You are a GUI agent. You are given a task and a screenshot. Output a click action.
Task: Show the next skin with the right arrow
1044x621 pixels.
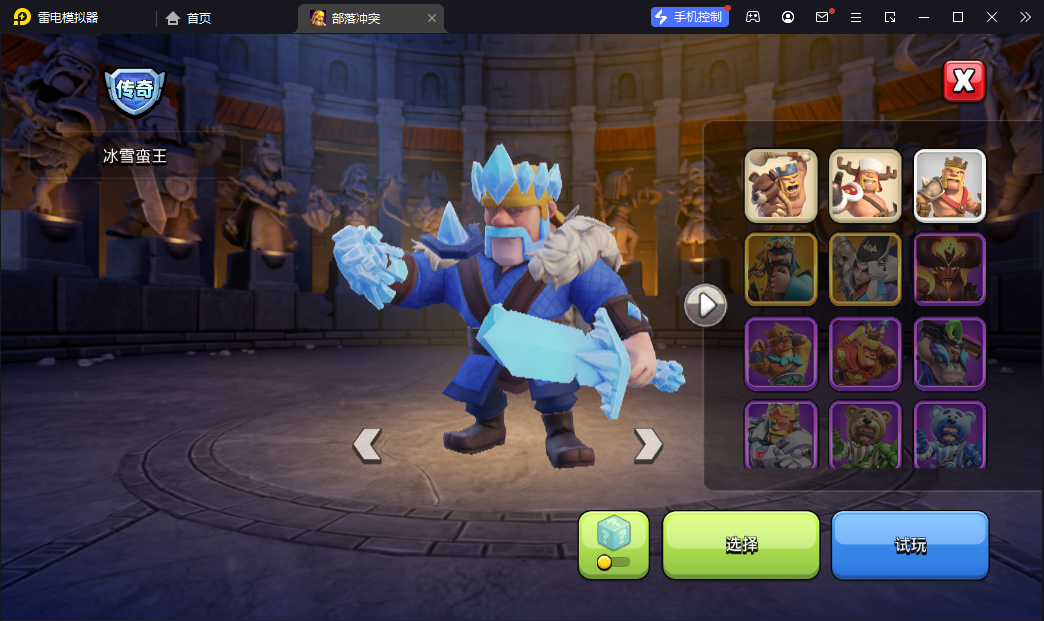[648, 445]
